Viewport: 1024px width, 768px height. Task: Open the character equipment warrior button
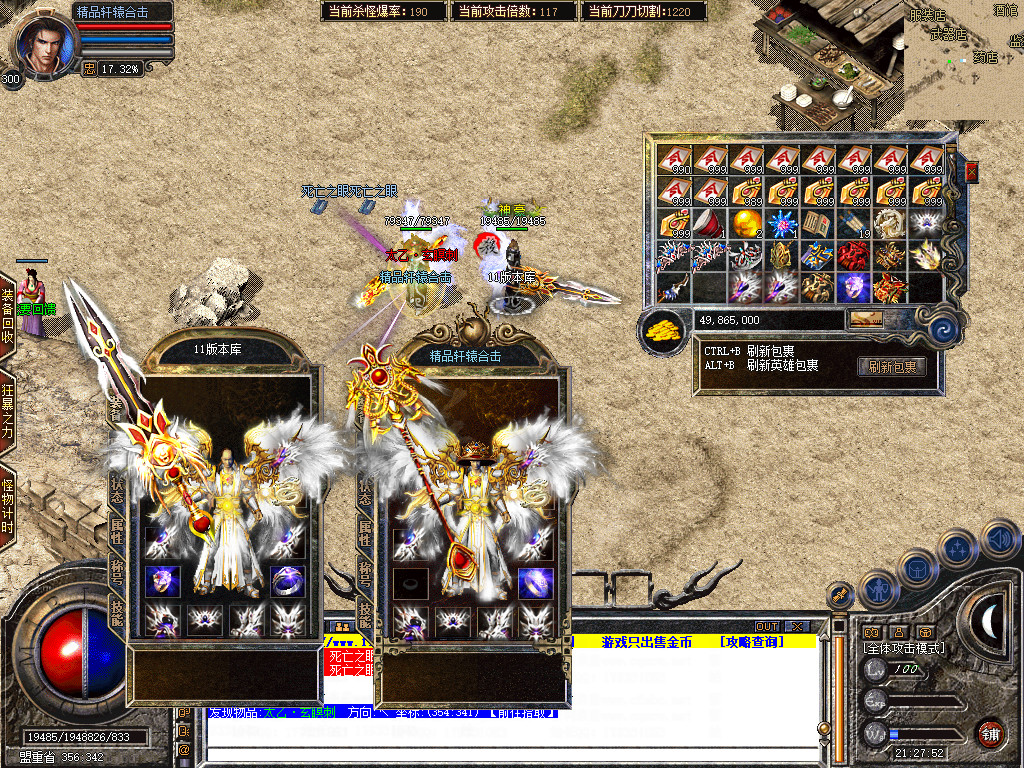pyautogui.click(x=878, y=589)
